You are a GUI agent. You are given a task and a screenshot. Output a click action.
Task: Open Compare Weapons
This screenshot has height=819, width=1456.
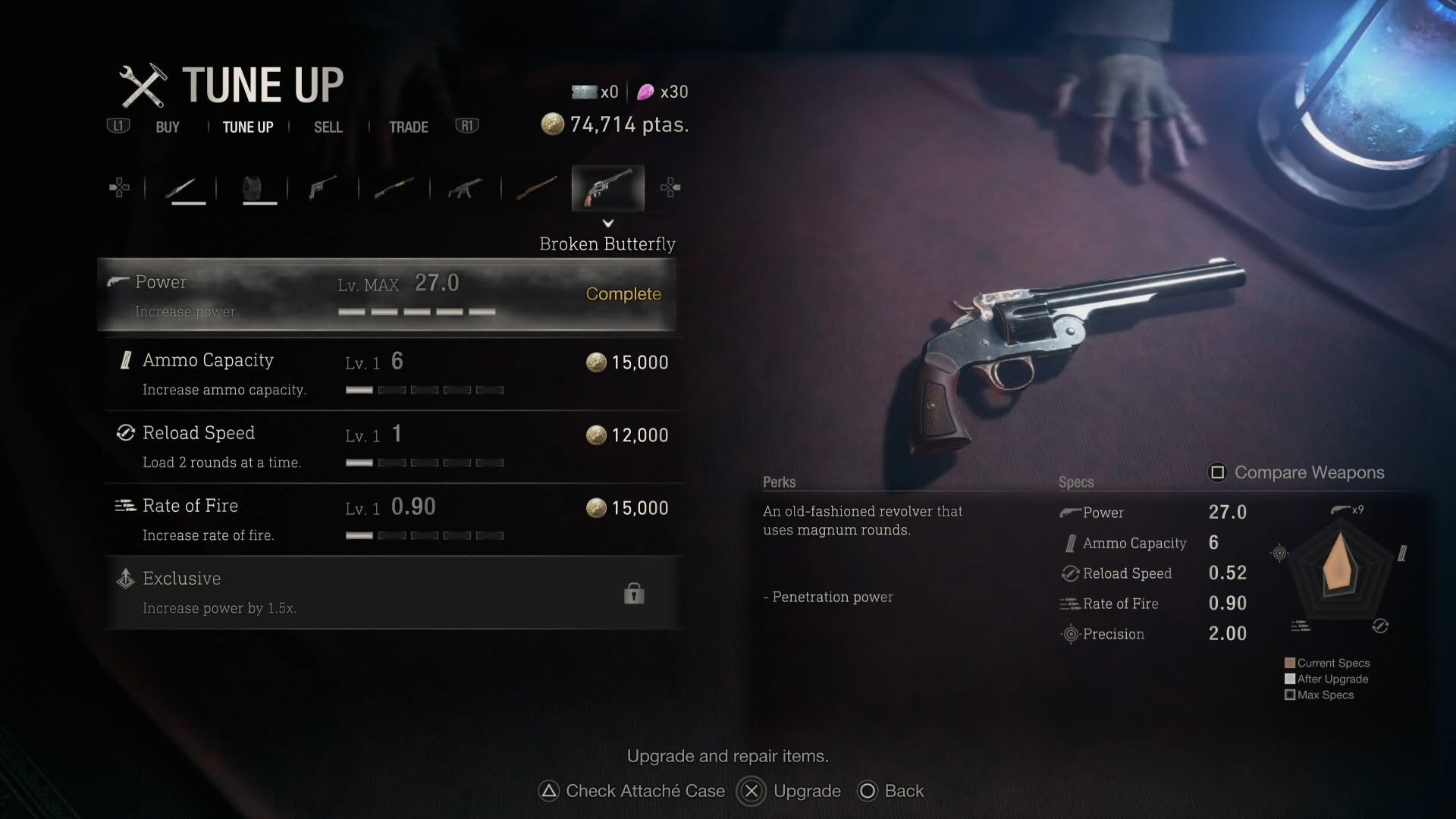(x=1297, y=472)
